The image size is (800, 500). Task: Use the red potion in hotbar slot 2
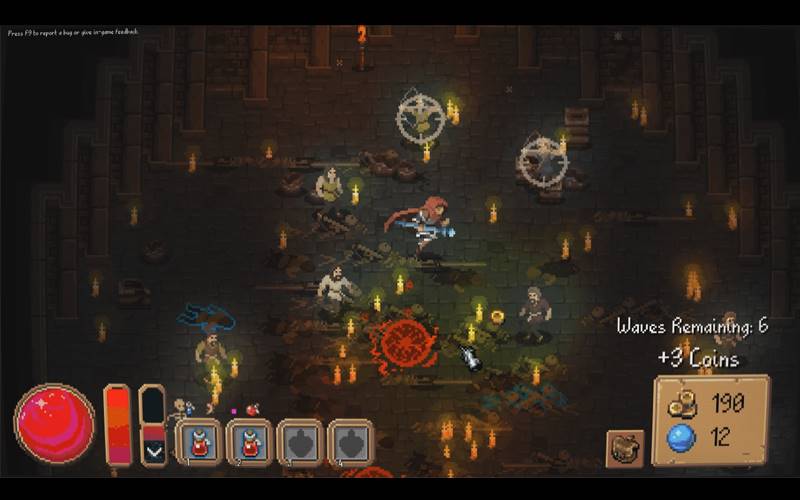(x=250, y=443)
